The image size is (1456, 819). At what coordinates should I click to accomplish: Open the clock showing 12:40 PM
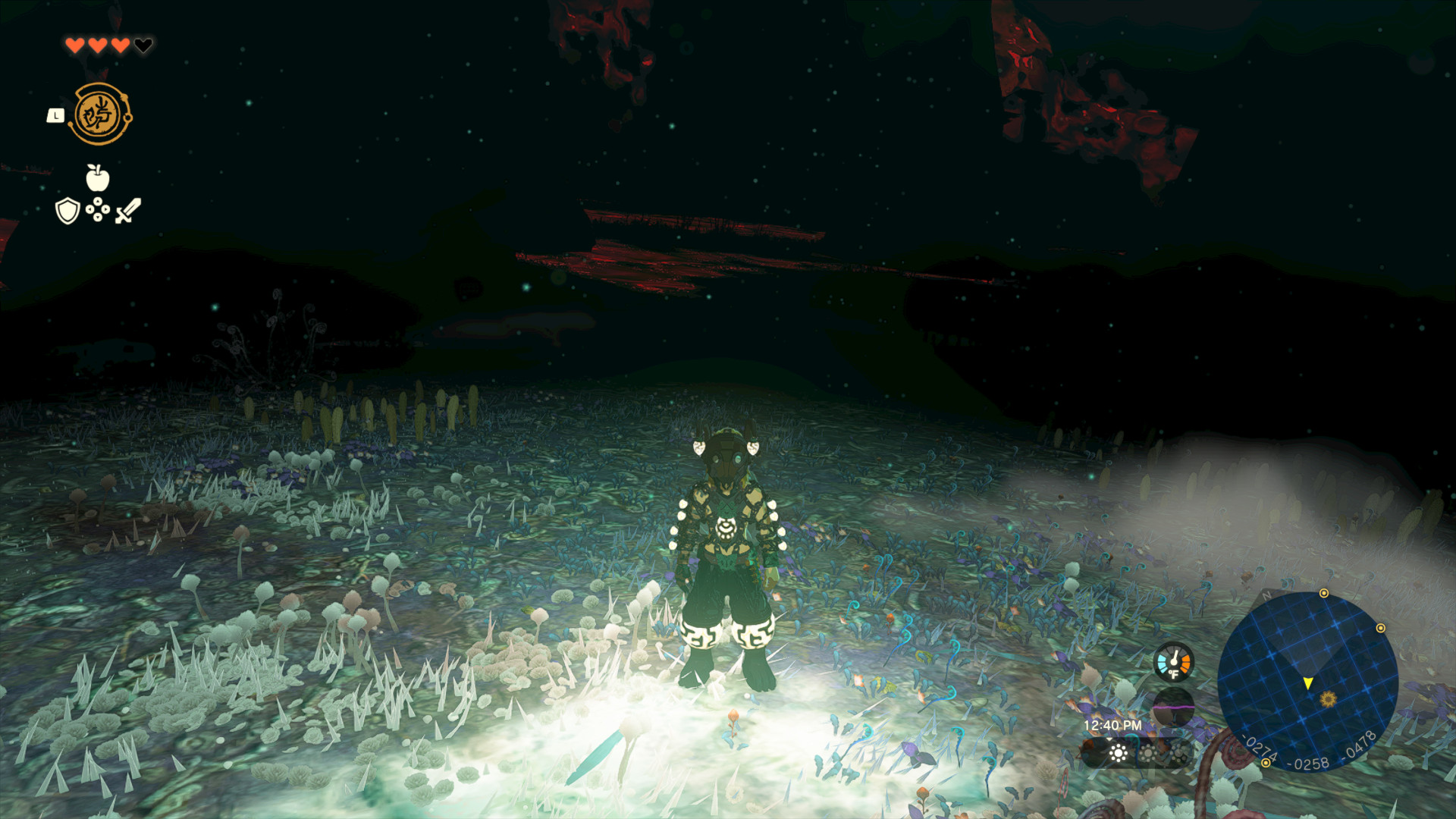[x=1113, y=723]
